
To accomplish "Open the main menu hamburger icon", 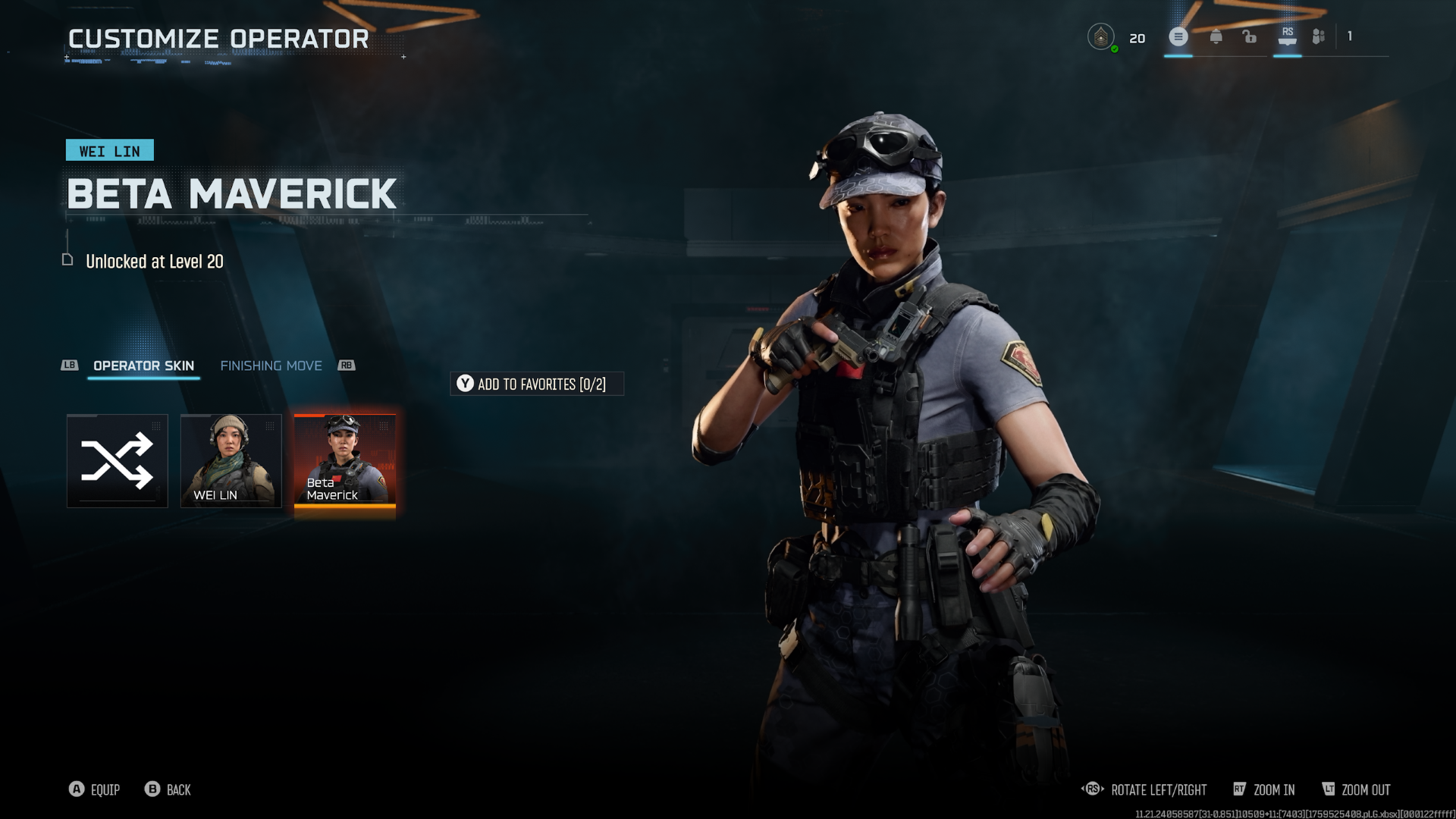I will click(1178, 36).
